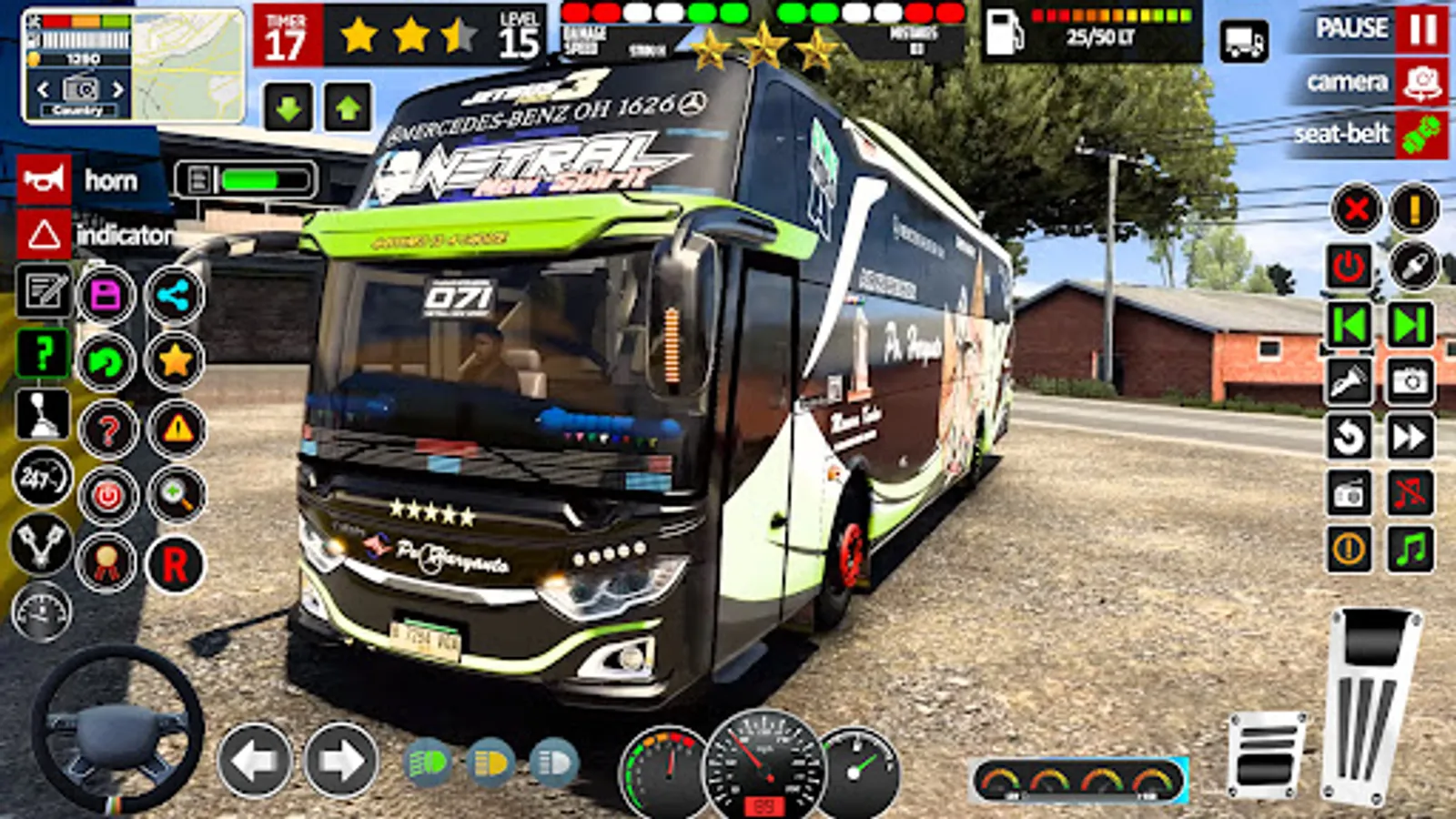
Task: Skip to next with green forward icon
Action: point(1410,325)
